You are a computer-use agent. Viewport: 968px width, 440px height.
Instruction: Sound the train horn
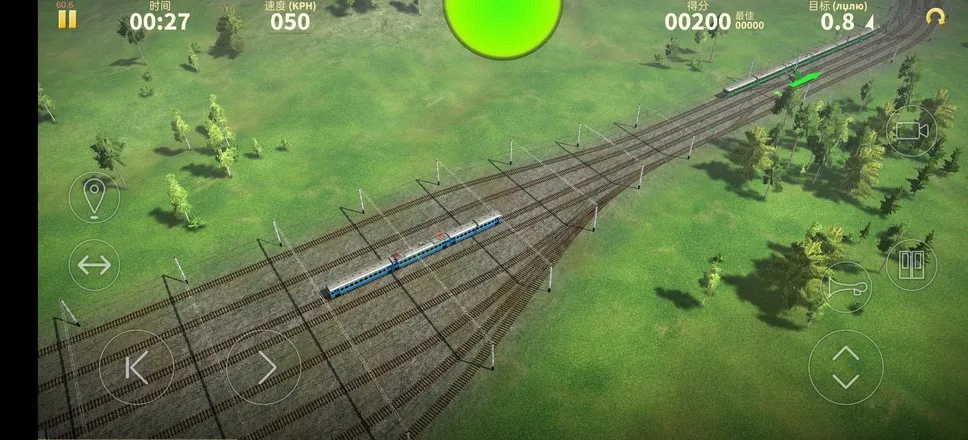(x=846, y=287)
